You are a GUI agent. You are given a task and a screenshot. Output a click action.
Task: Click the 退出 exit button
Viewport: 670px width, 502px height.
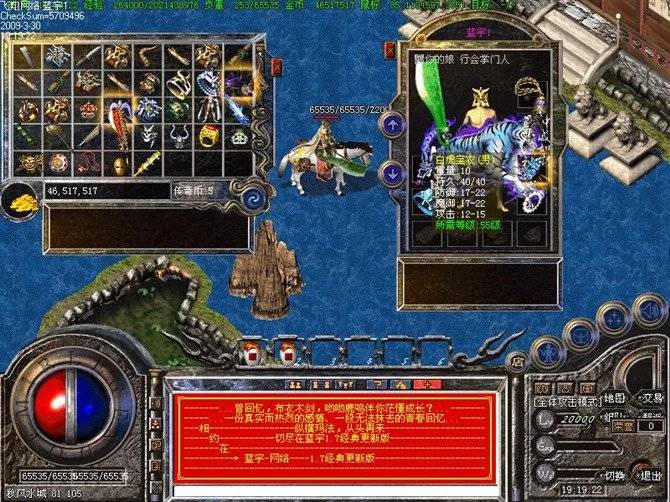click(x=650, y=475)
